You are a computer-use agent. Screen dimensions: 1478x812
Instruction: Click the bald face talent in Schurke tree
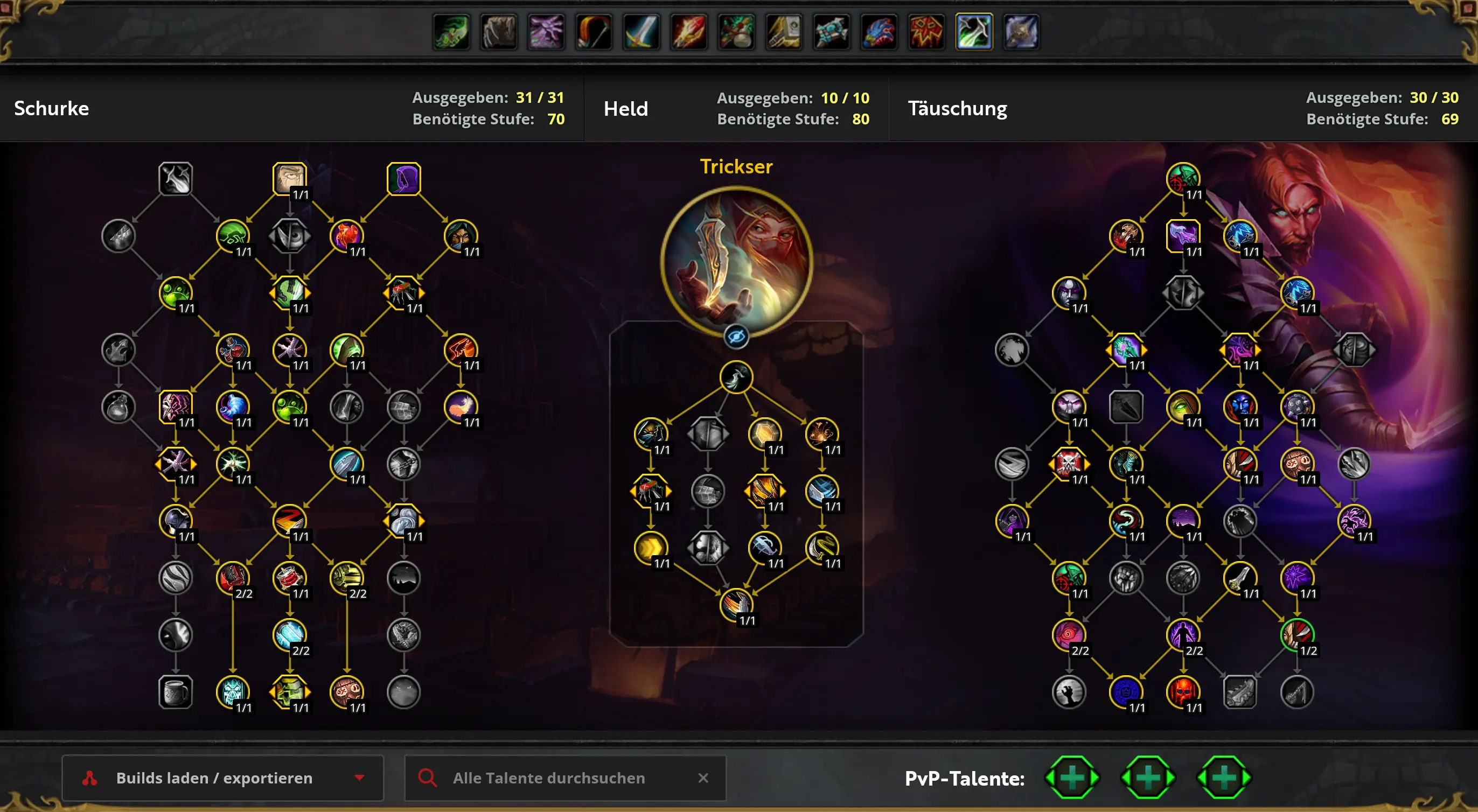click(x=289, y=179)
